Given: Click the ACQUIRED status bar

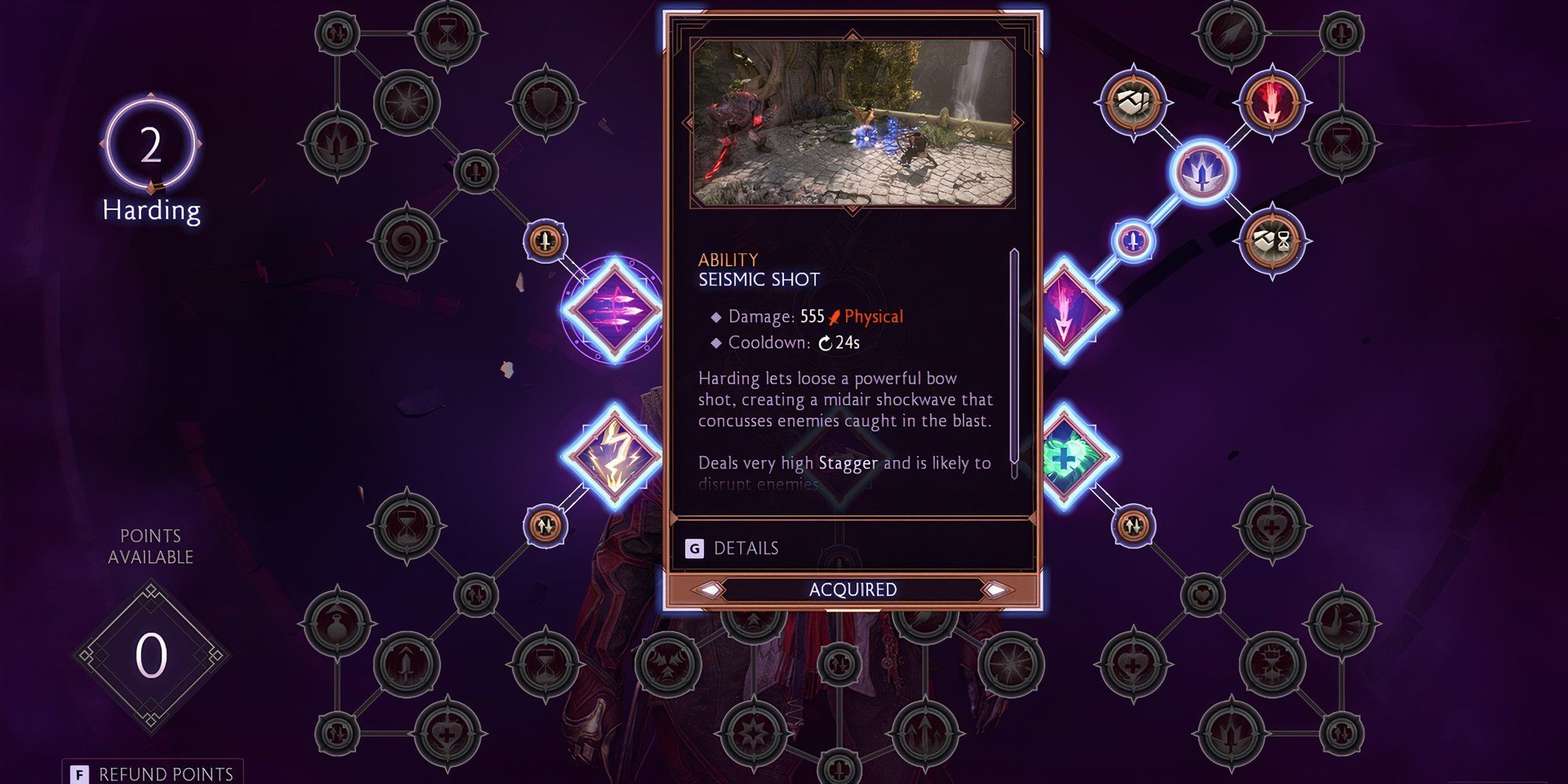Looking at the screenshot, I should click(853, 590).
